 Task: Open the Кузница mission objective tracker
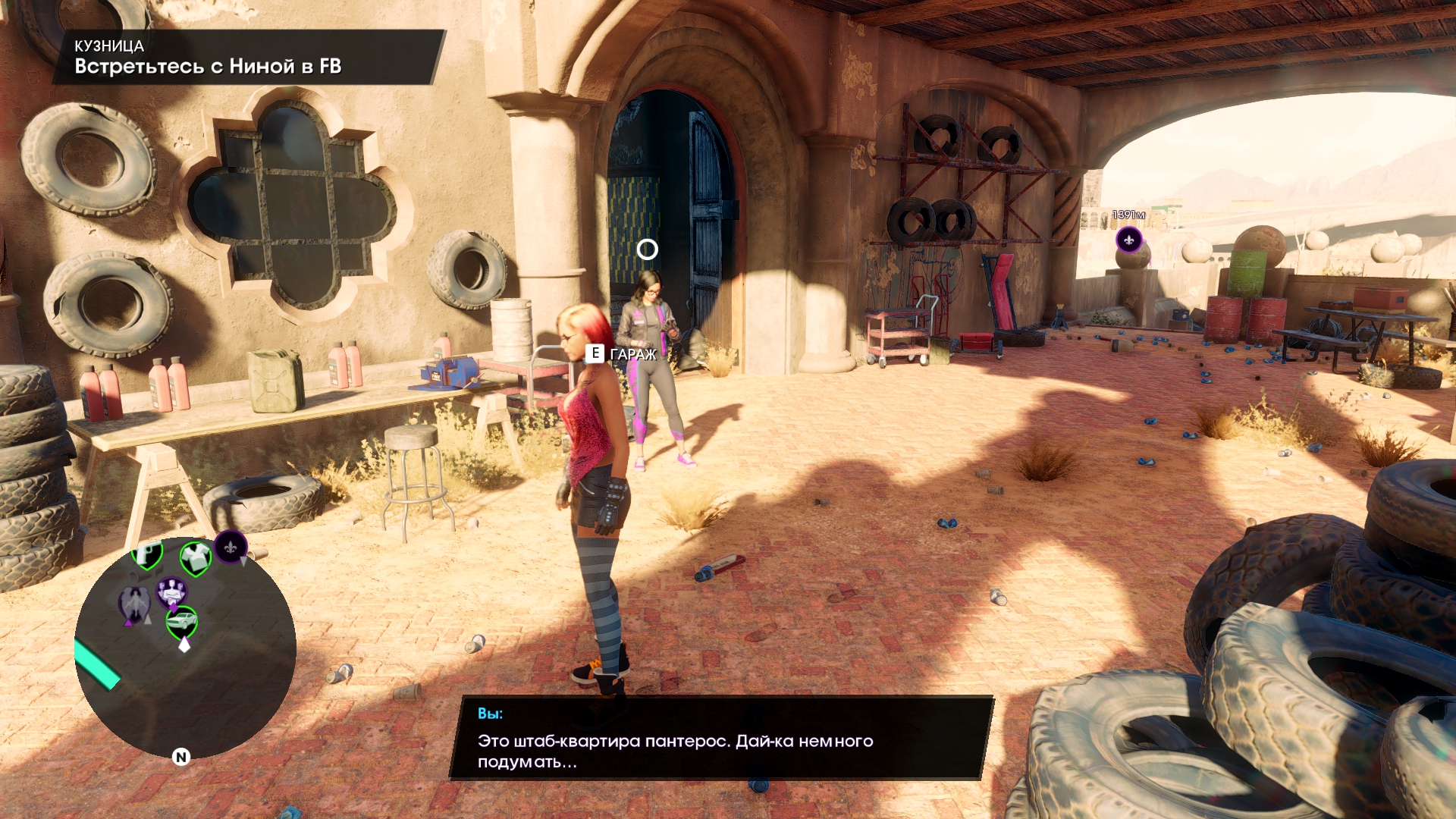(247, 58)
